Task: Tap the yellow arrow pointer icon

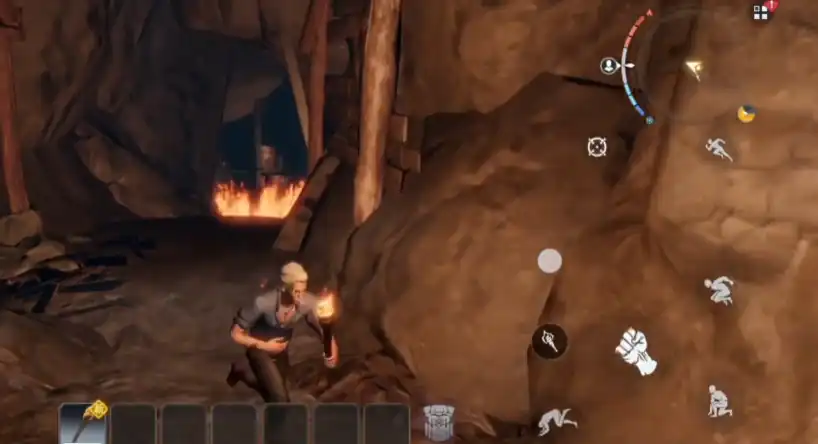Action: click(694, 68)
